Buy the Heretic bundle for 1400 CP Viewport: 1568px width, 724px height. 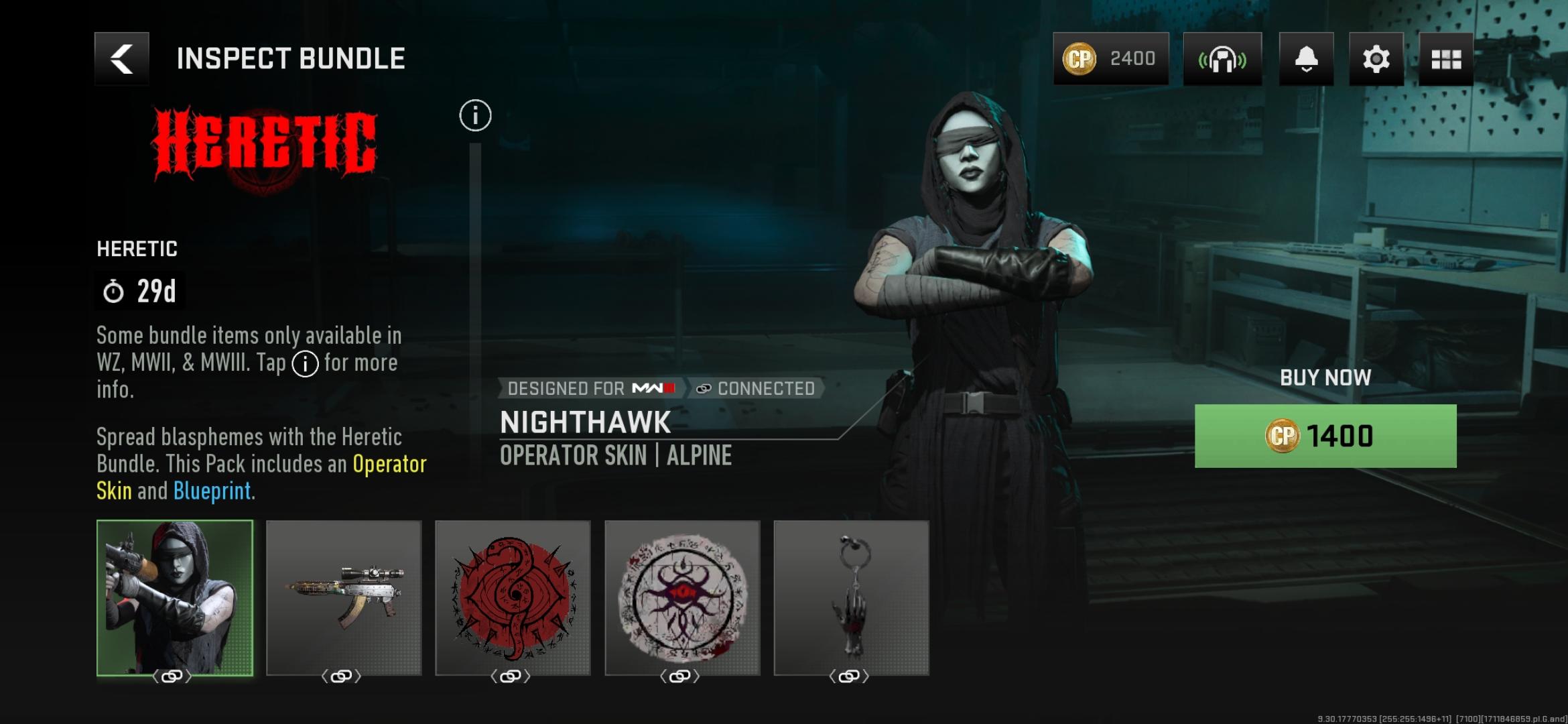[1325, 436]
